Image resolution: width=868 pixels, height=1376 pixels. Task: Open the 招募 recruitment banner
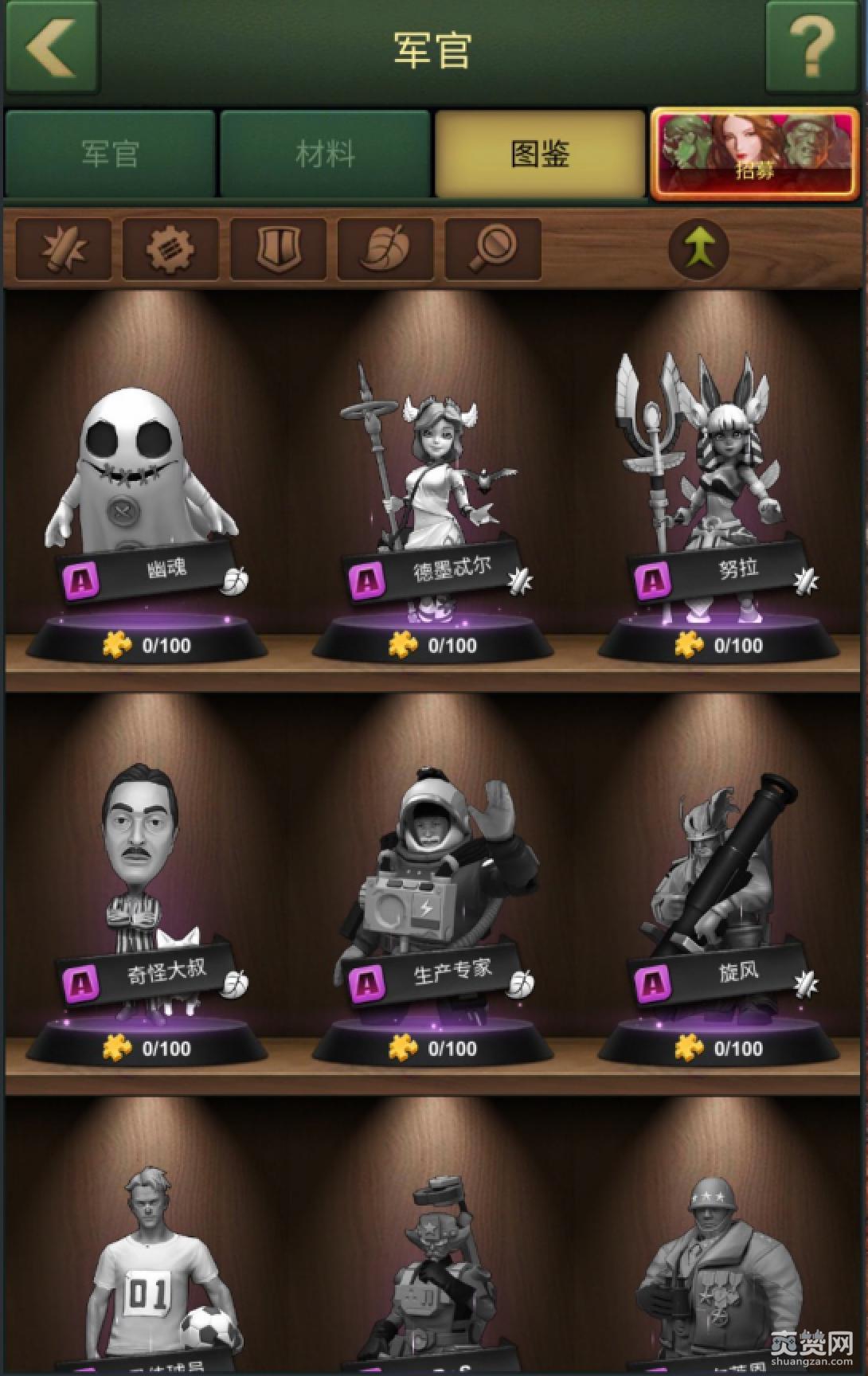coord(755,154)
